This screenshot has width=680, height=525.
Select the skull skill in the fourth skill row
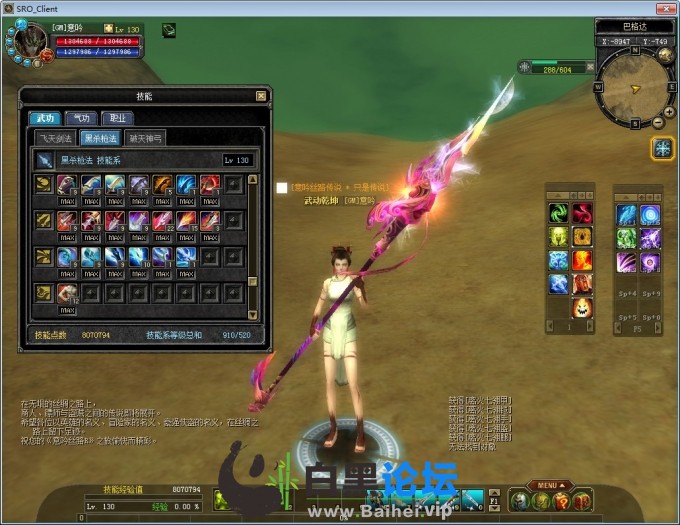pyautogui.click(x=67, y=292)
